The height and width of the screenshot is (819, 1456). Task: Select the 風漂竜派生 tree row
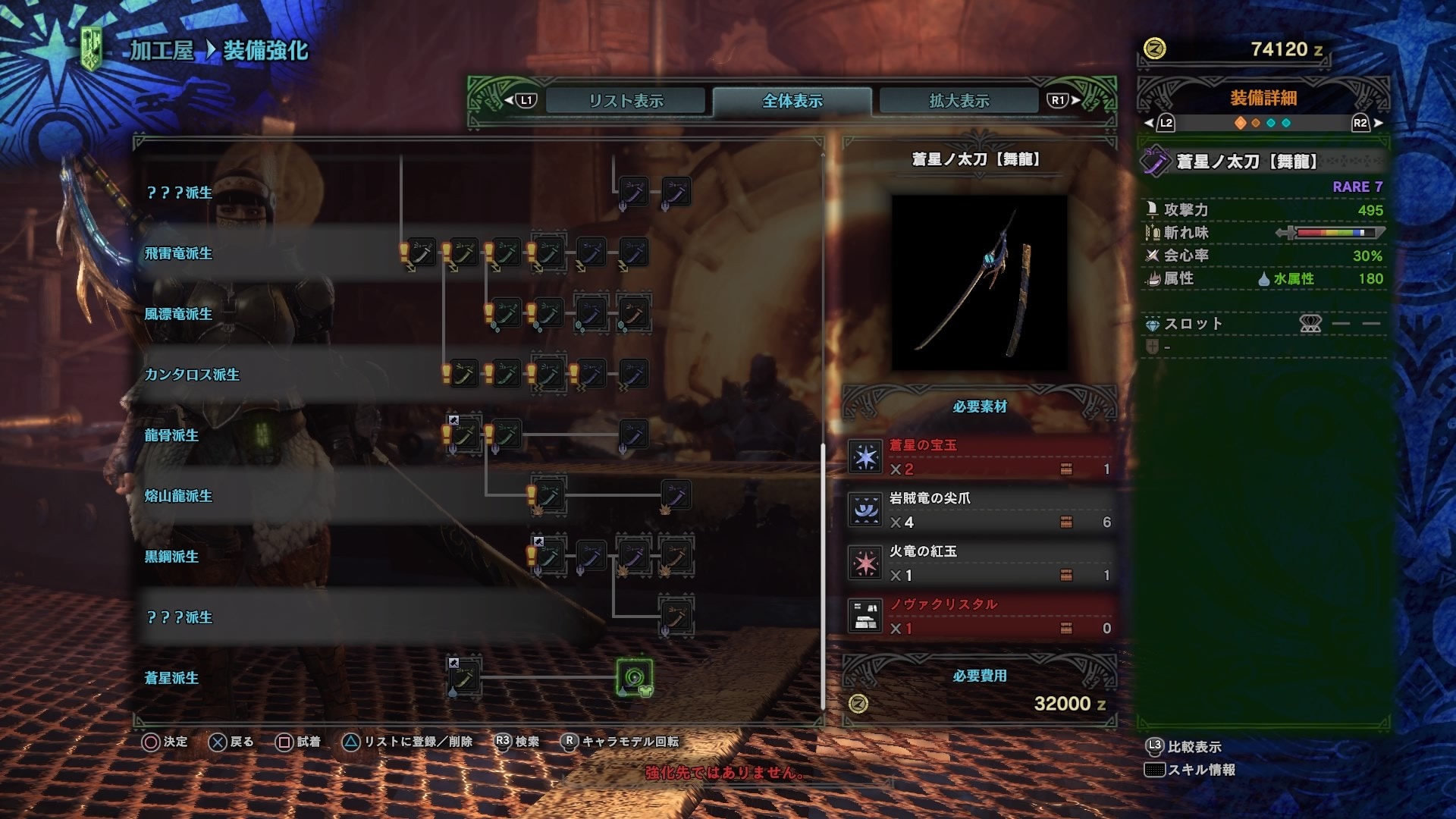click(178, 314)
